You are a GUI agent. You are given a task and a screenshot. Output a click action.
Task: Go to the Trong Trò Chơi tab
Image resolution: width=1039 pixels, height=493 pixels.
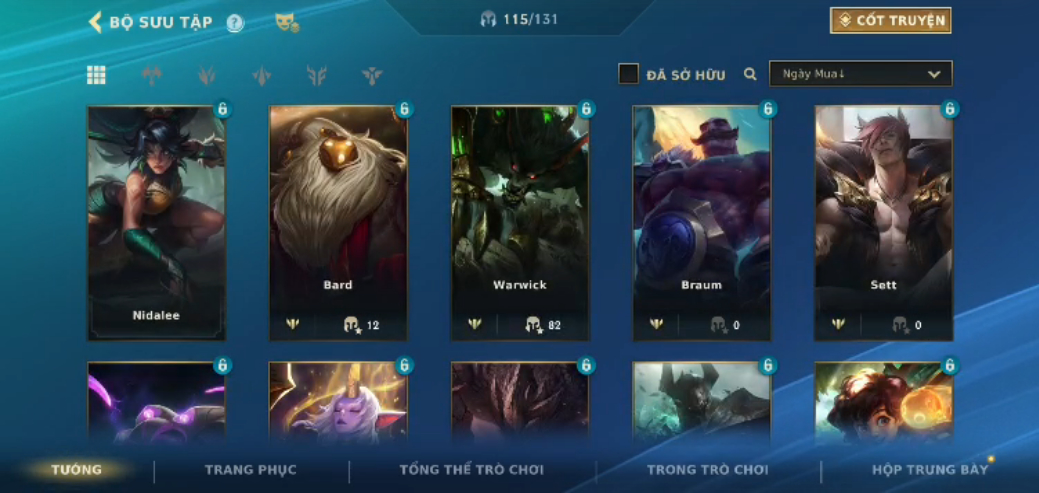(707, 470)
